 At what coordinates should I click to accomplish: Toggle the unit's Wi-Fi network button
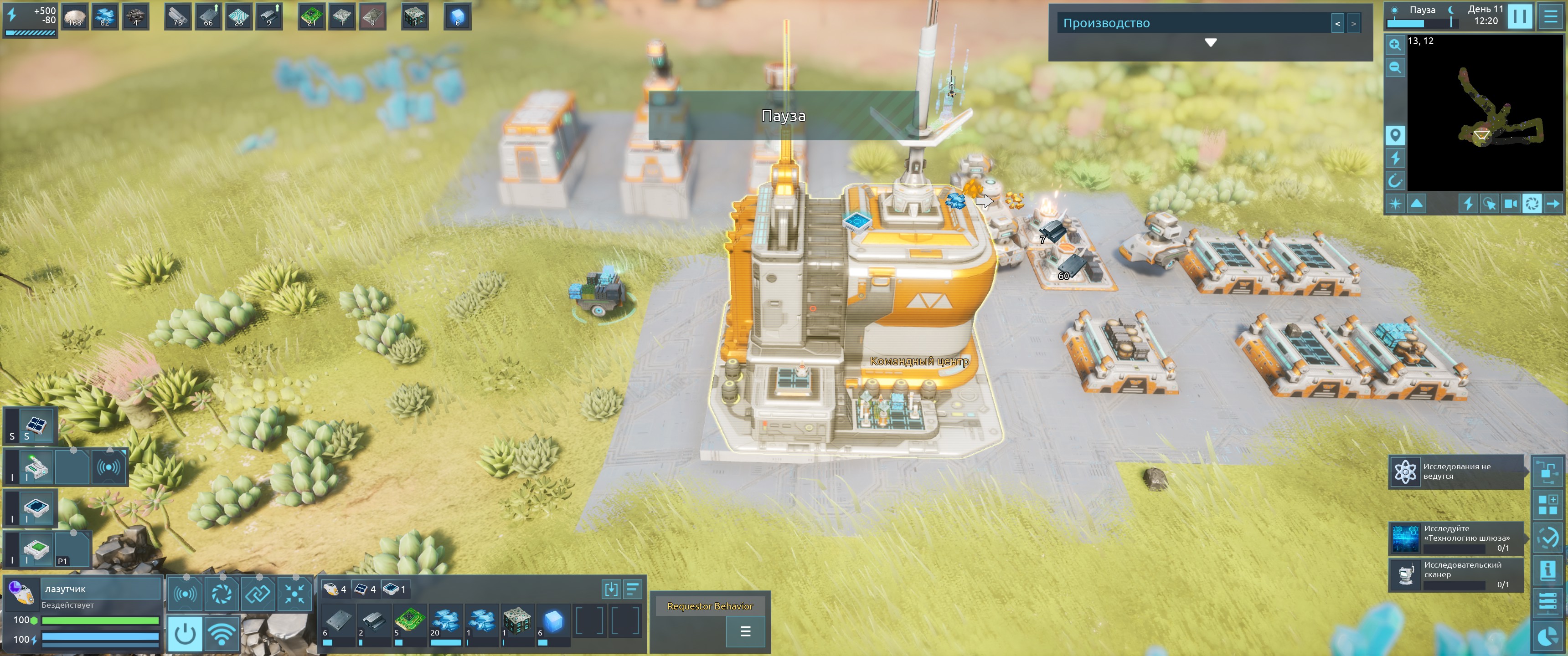click(222, 634)
